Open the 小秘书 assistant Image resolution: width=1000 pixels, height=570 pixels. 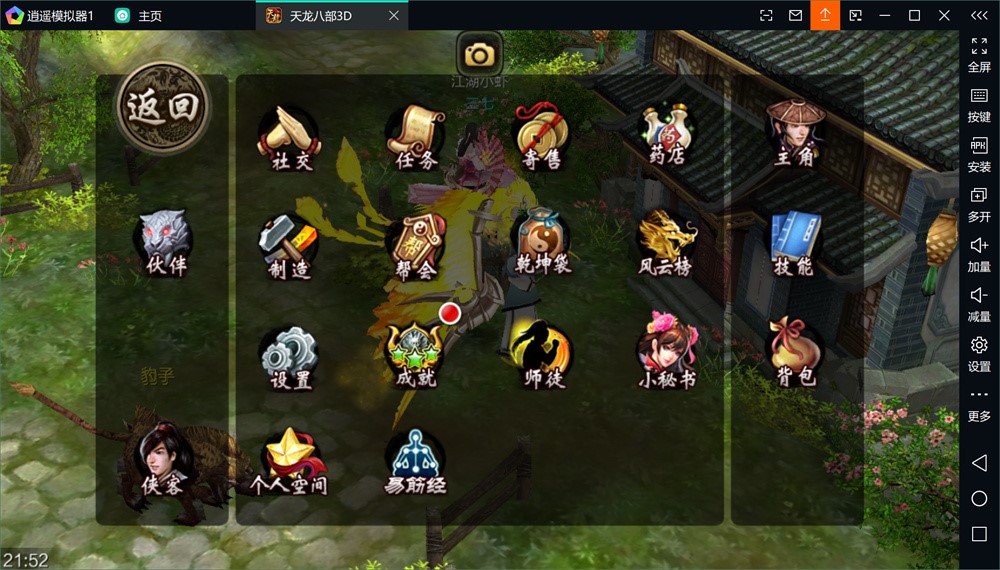(668, 357)
